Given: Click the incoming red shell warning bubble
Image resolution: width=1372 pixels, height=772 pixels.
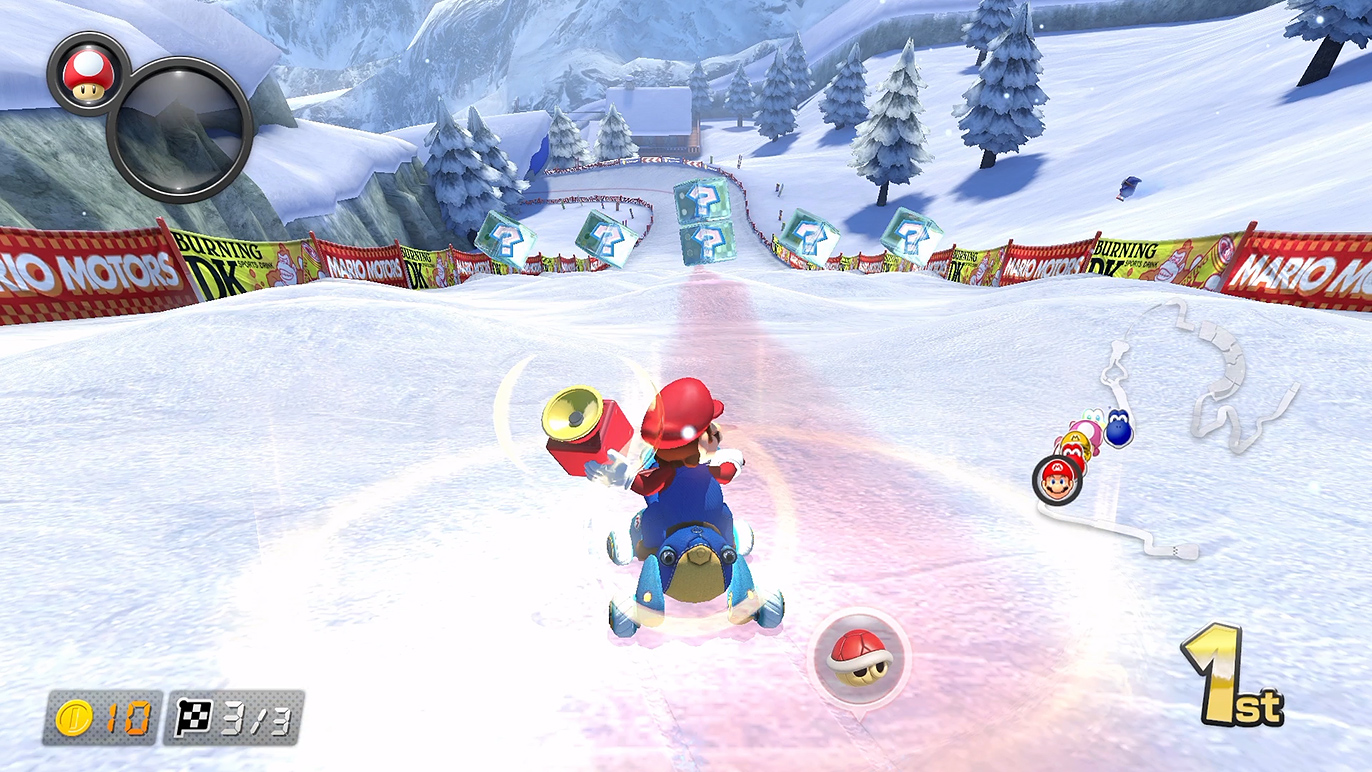Looking at the screenshot, I should coord(858,656).
